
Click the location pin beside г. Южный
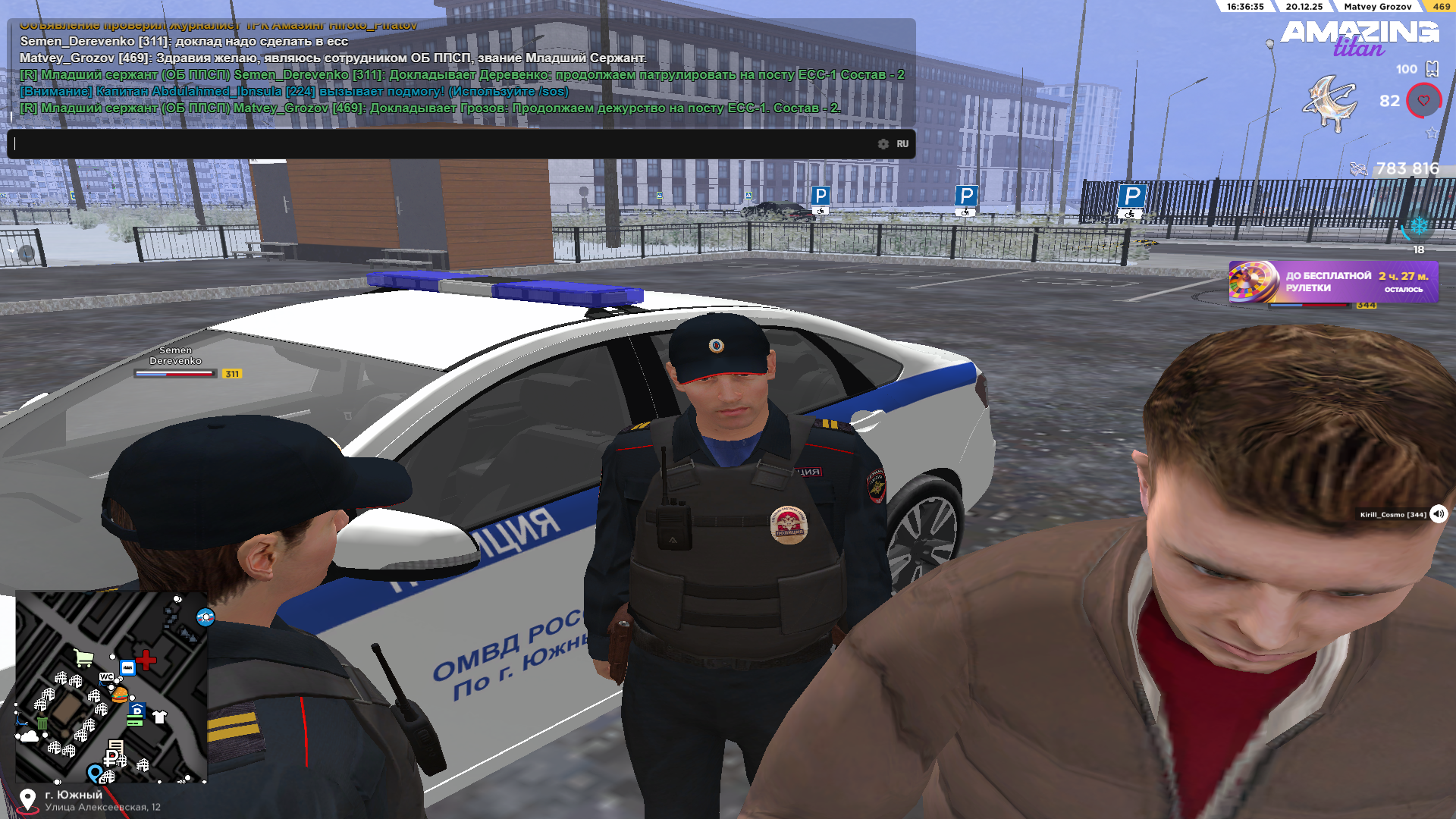point(27,799)
